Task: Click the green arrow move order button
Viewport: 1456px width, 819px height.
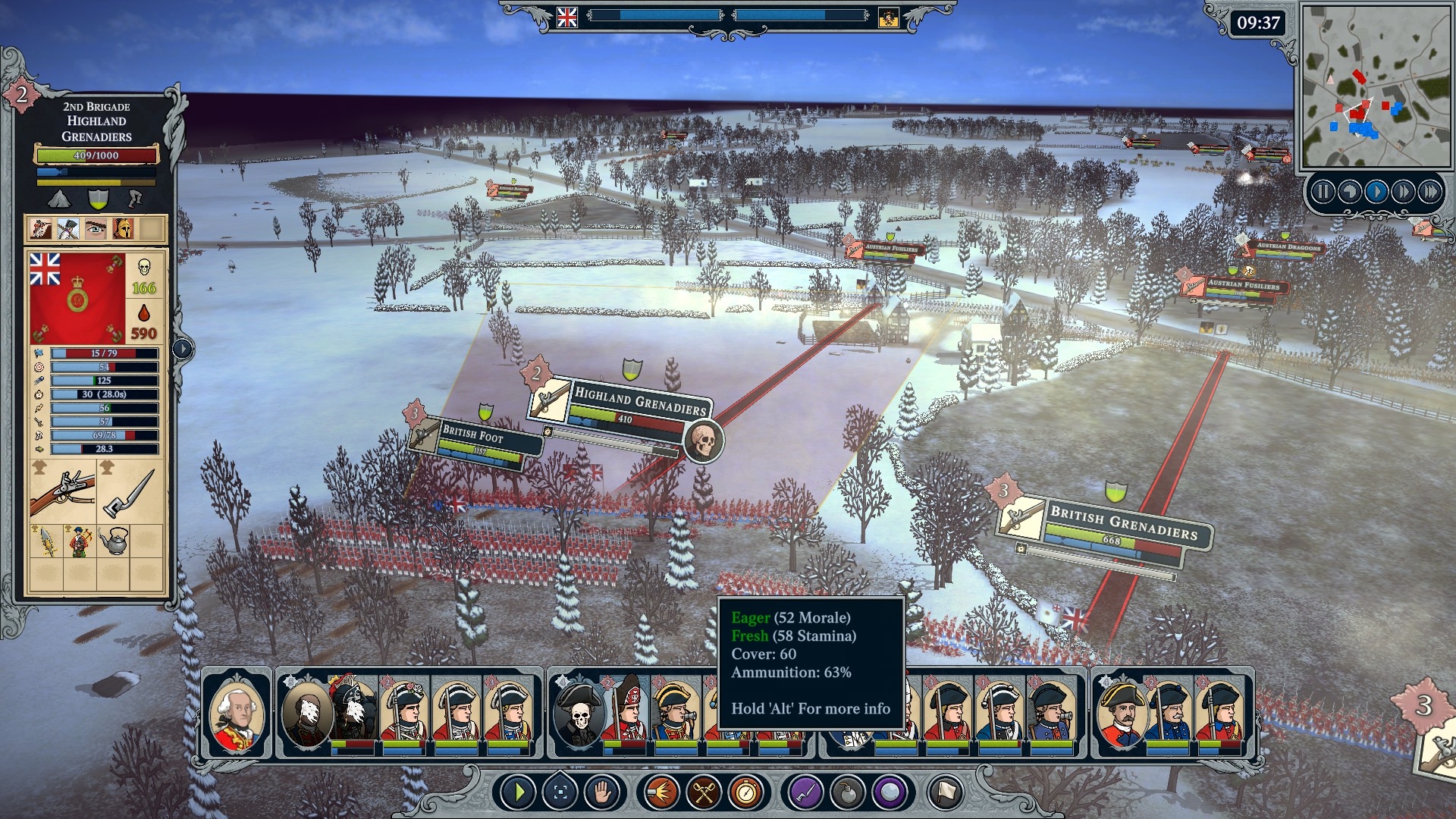Action: pyautogui.click(x=519, y=793)
